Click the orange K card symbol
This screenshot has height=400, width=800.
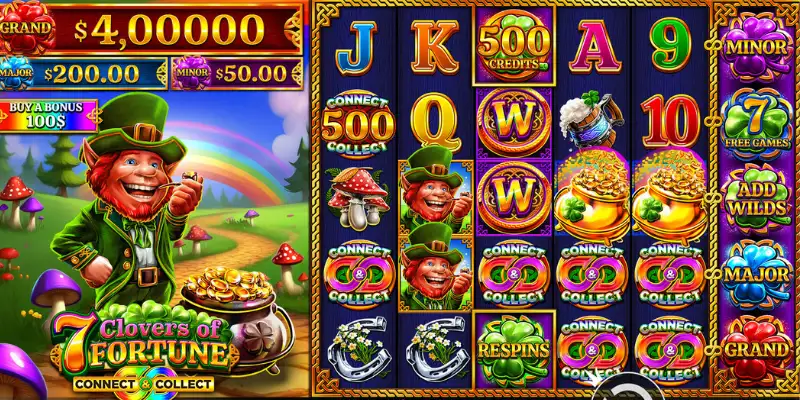[x=435, y=44]
